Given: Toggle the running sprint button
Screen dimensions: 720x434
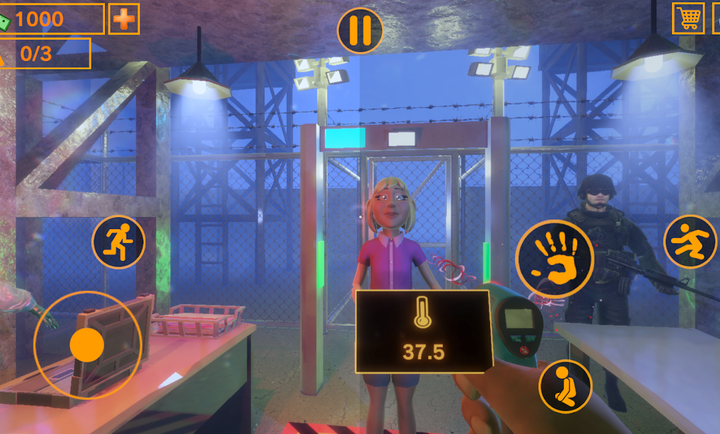Looking at the screenshot, I should tap(119, 242).
